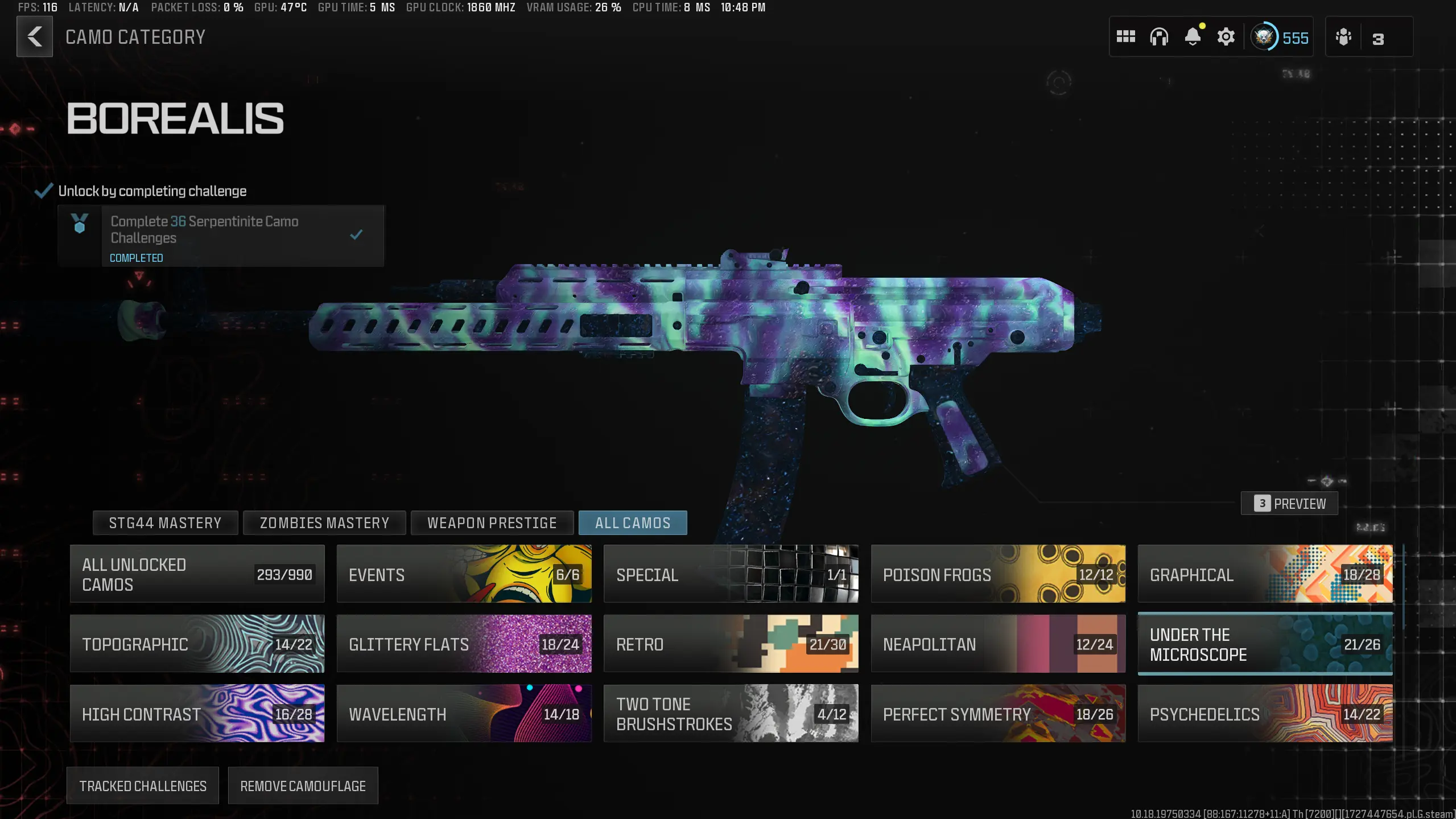This screenshot has height=819, width=1456.
Task: Click the back arrow to exit Camo Category
Action: click(x=35, y=36)
